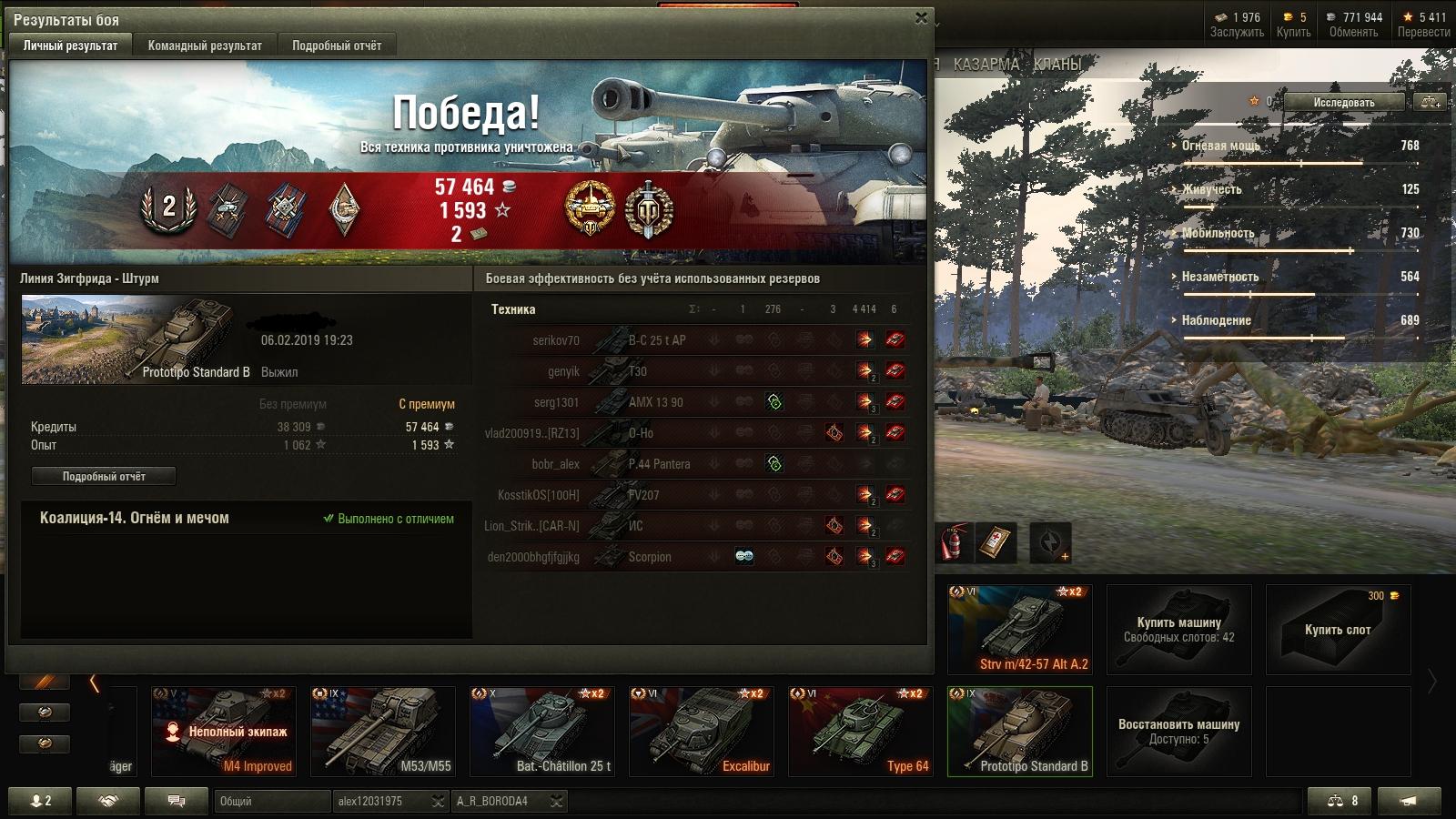Select the Type 64 tank

860,731
